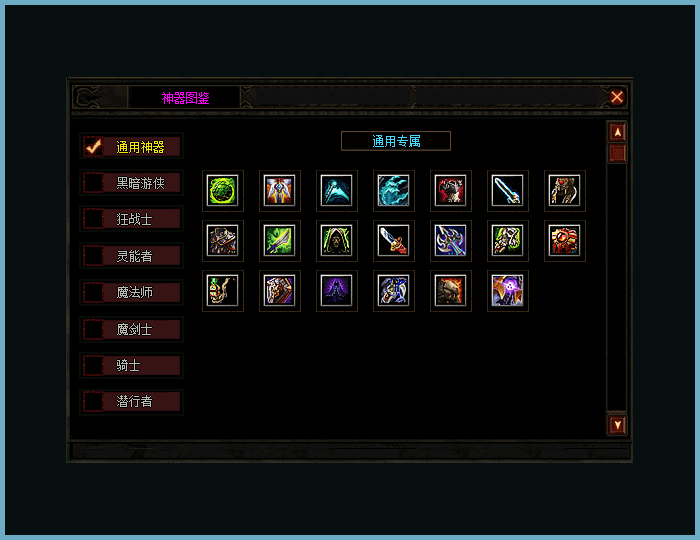Select the cyan scythe artifact icon
The image size is (700, 540).
click(337, 190)
